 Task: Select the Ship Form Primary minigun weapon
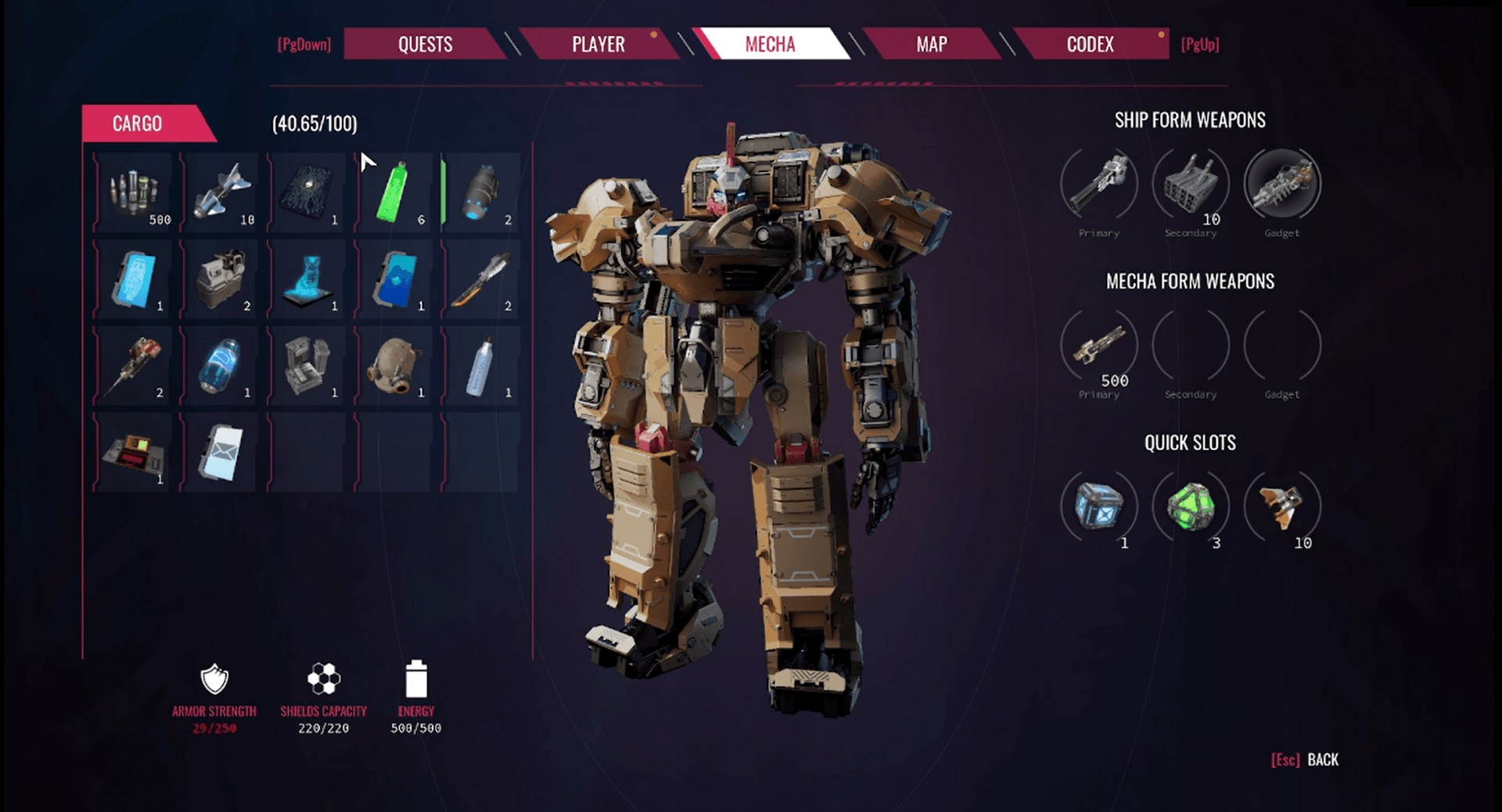coord(1098,184)
